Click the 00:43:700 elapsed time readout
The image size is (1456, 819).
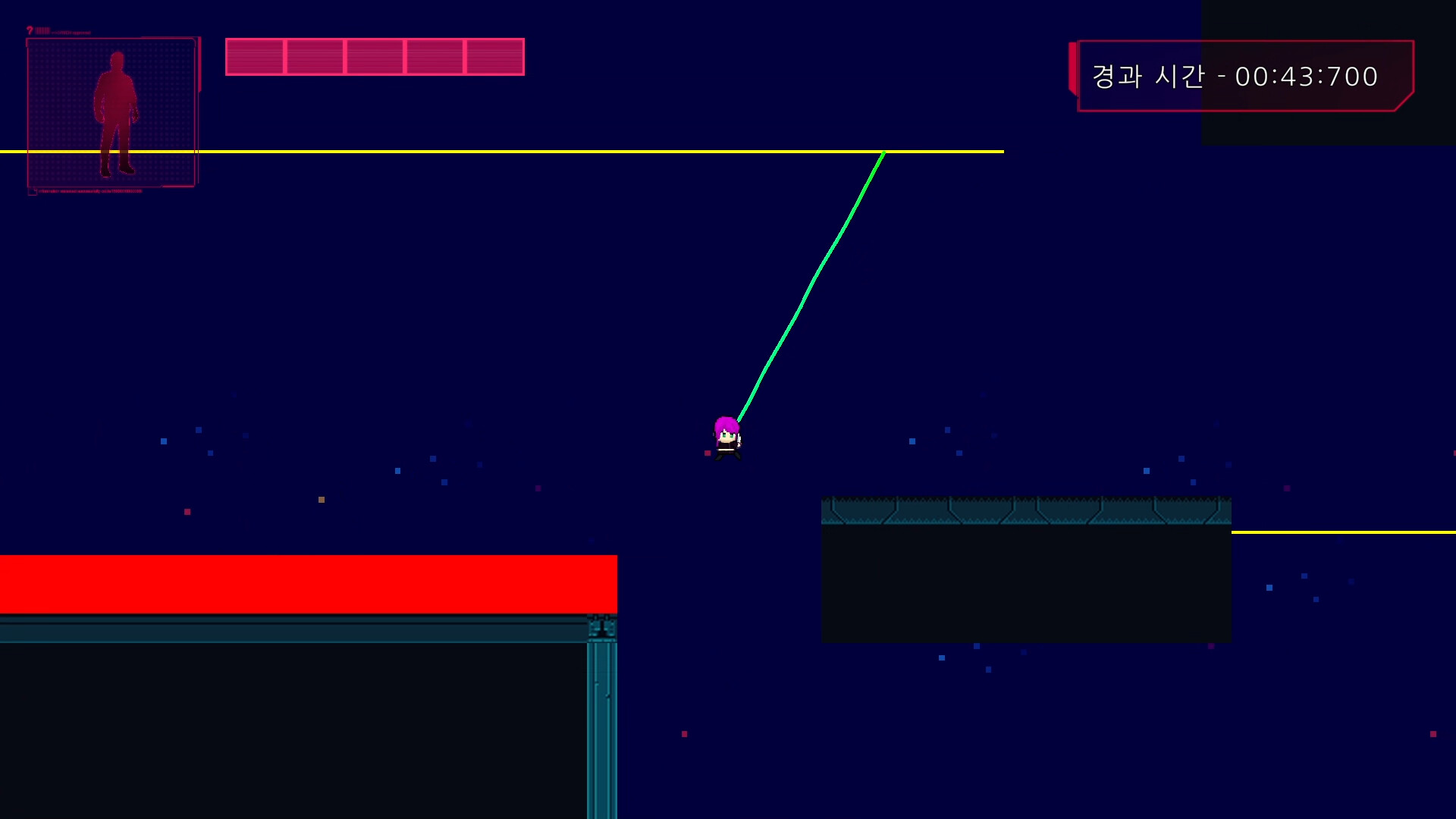tap(1307, 77)
